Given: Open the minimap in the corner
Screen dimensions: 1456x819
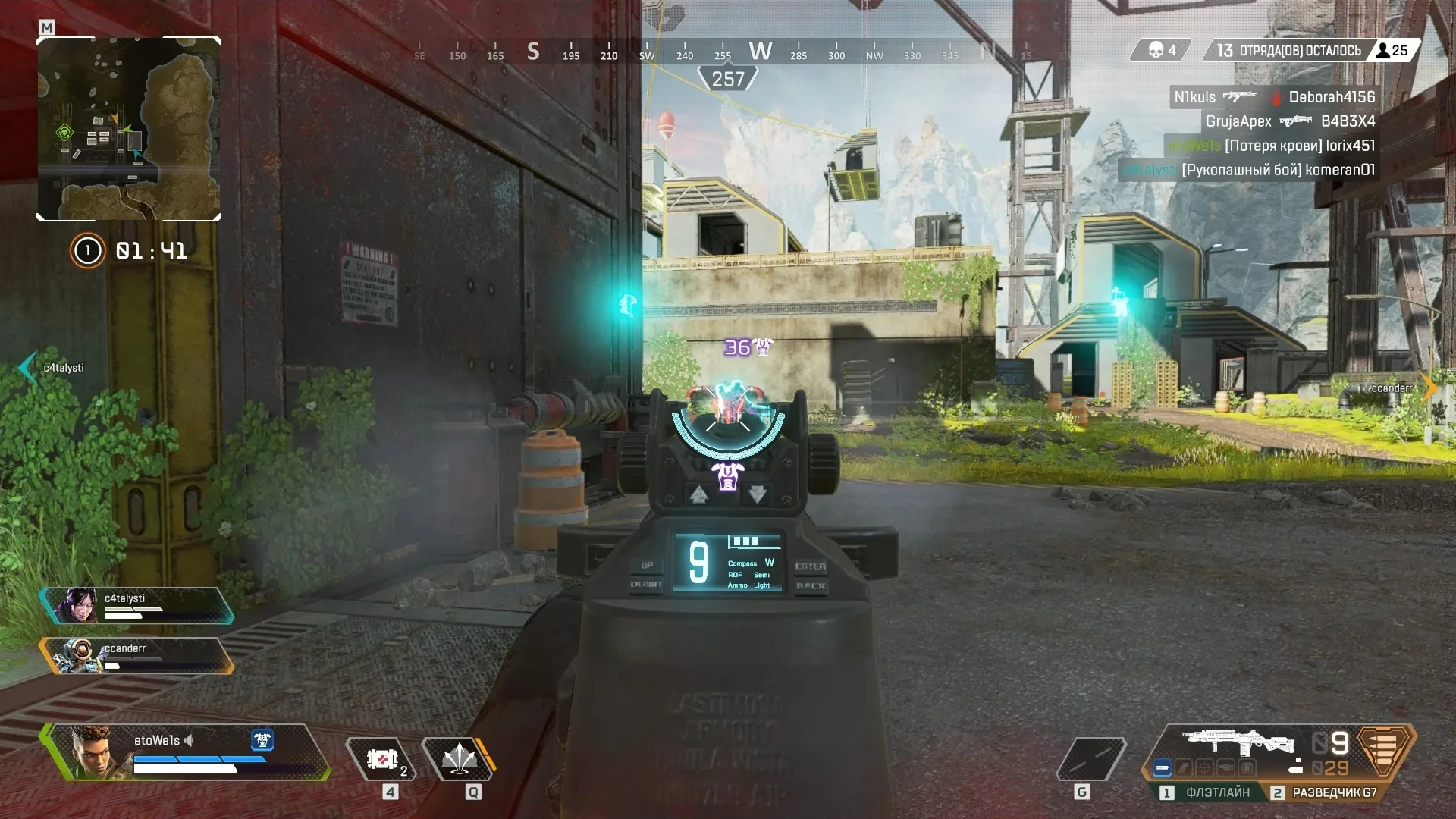Looking at the screenshot, I should pyautogui.click(x=129, y=129).
